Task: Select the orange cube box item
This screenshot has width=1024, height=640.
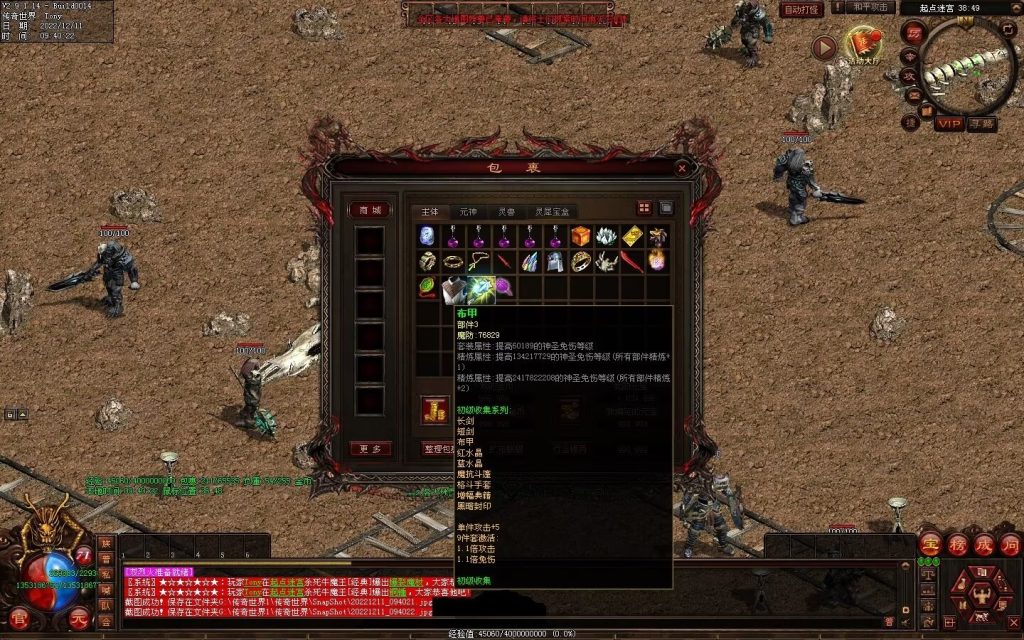Action: [x=581, y=236]
